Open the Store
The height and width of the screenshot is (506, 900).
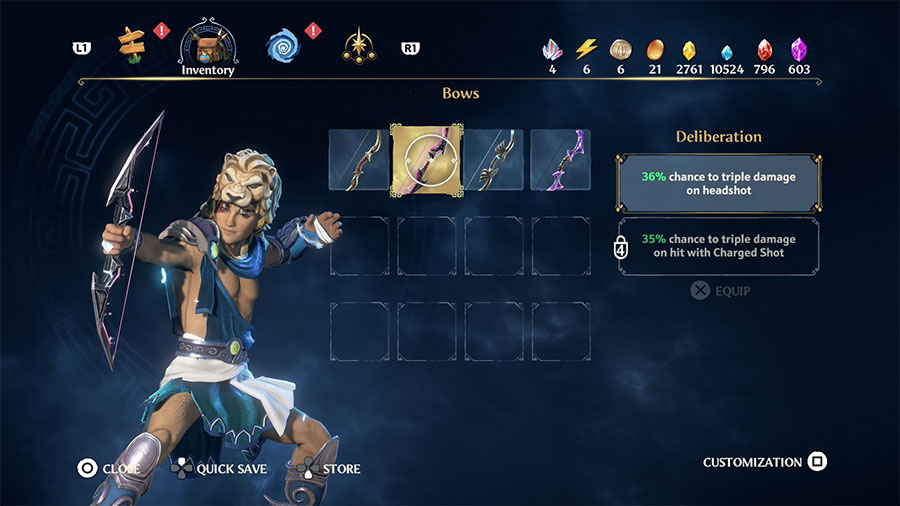point(330,468)
